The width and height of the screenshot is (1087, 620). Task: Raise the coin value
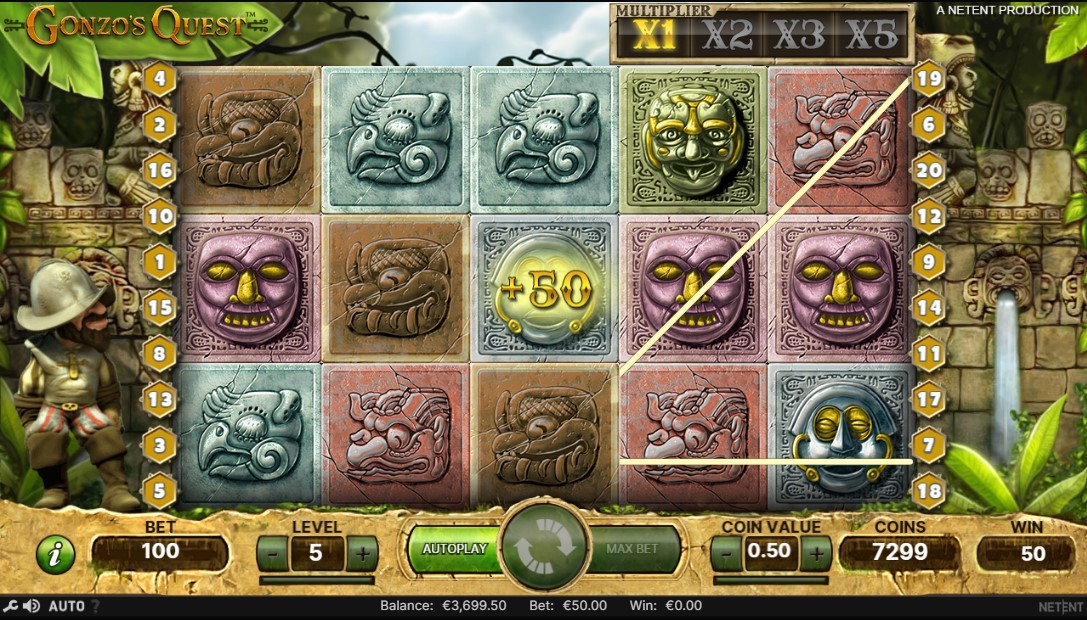click(816, 551)
